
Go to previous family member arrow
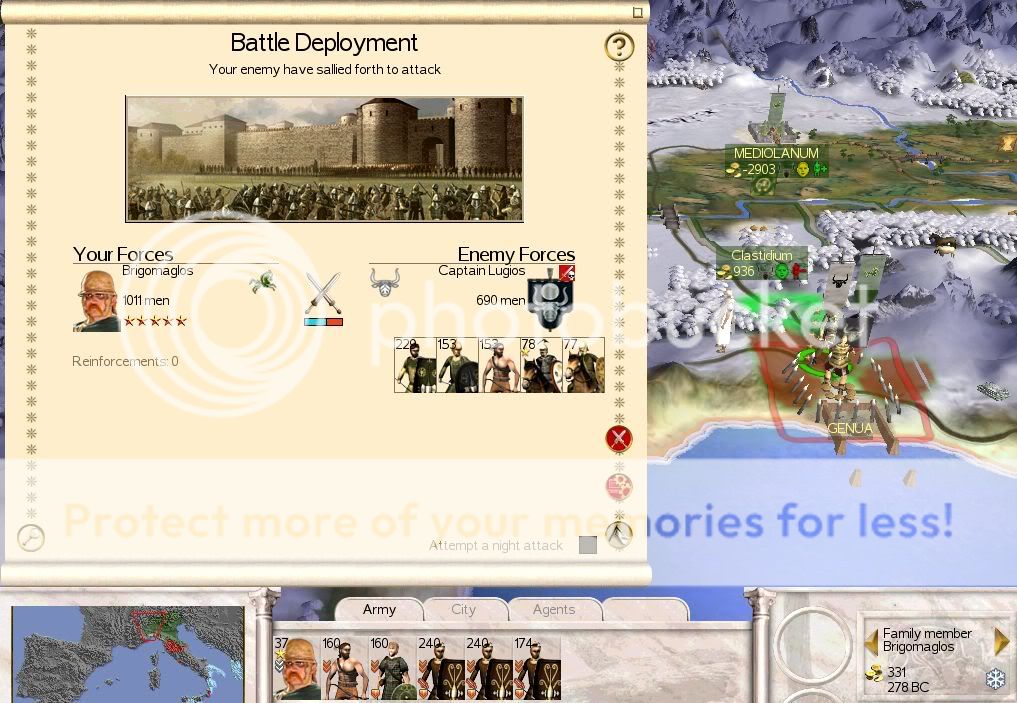[871, 640]
